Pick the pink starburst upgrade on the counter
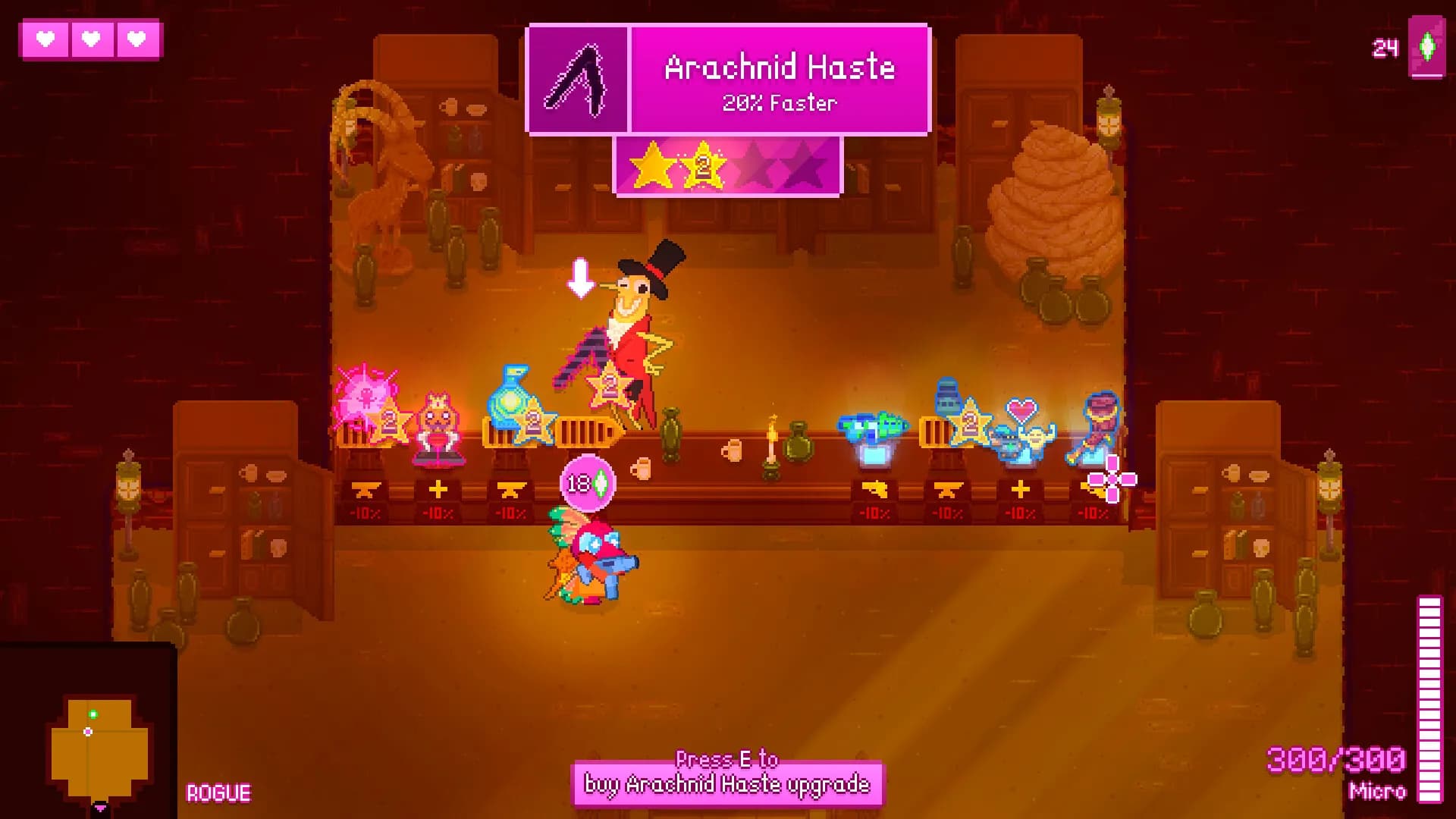The image size is (1456, 819). (x=366, y=394)
